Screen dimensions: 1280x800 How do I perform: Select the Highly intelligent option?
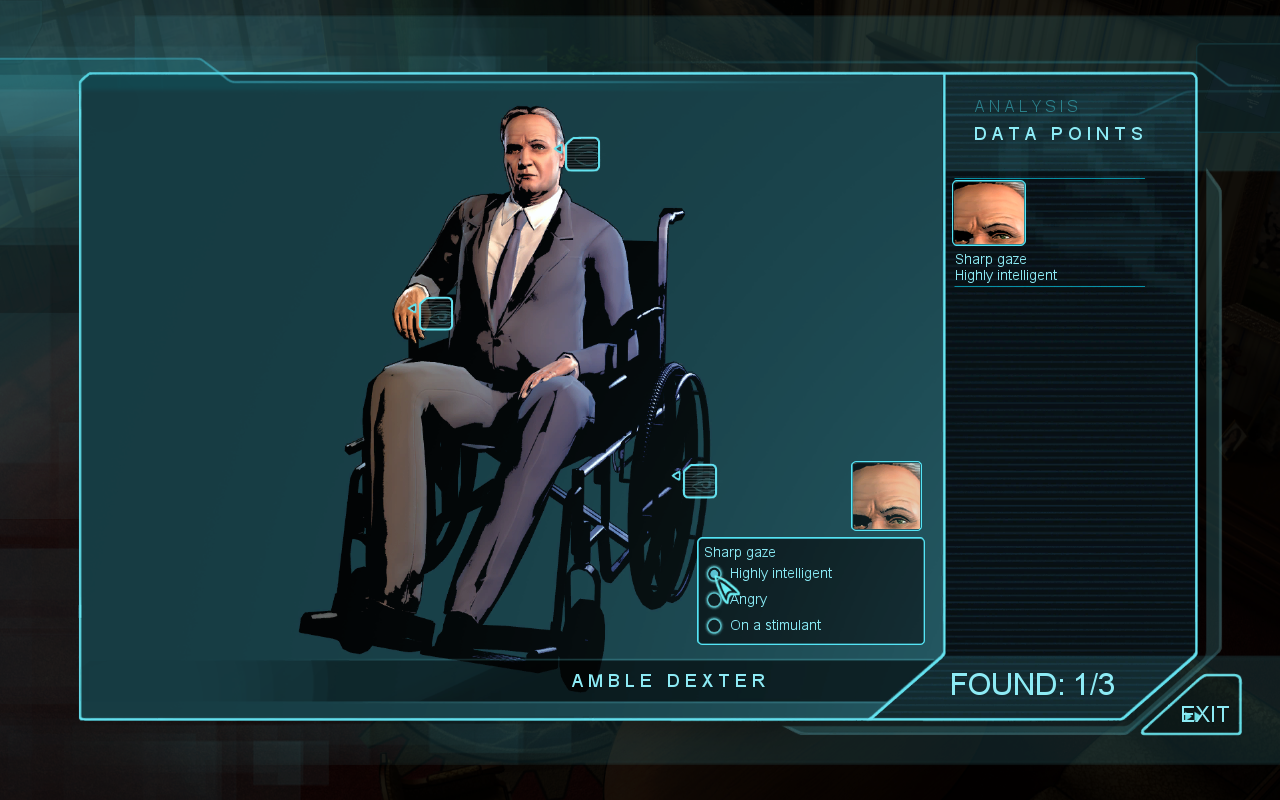point(714,574)
